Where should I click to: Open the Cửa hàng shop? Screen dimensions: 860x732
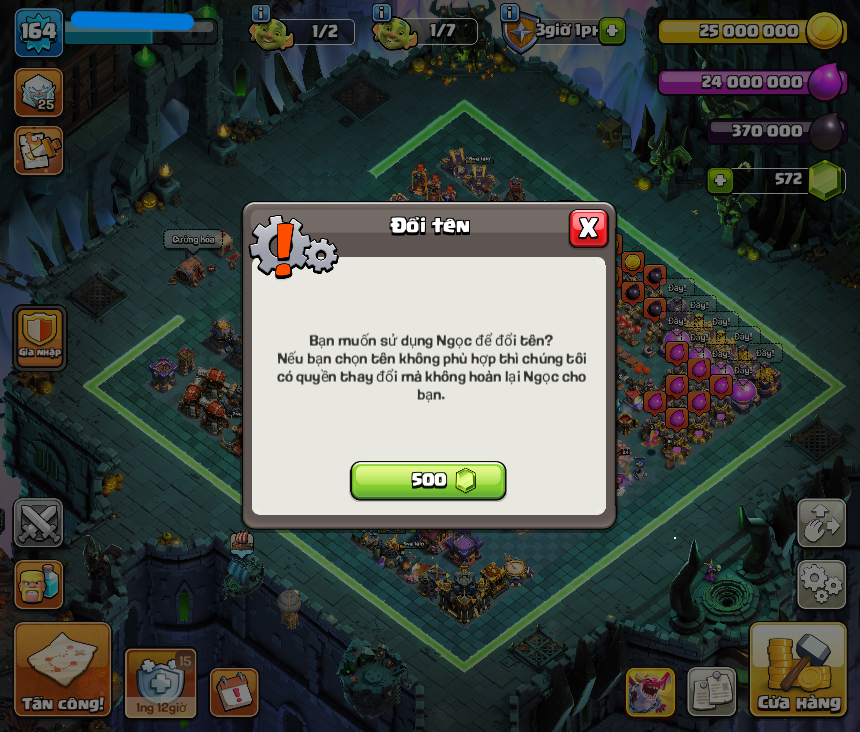[798, 670]
